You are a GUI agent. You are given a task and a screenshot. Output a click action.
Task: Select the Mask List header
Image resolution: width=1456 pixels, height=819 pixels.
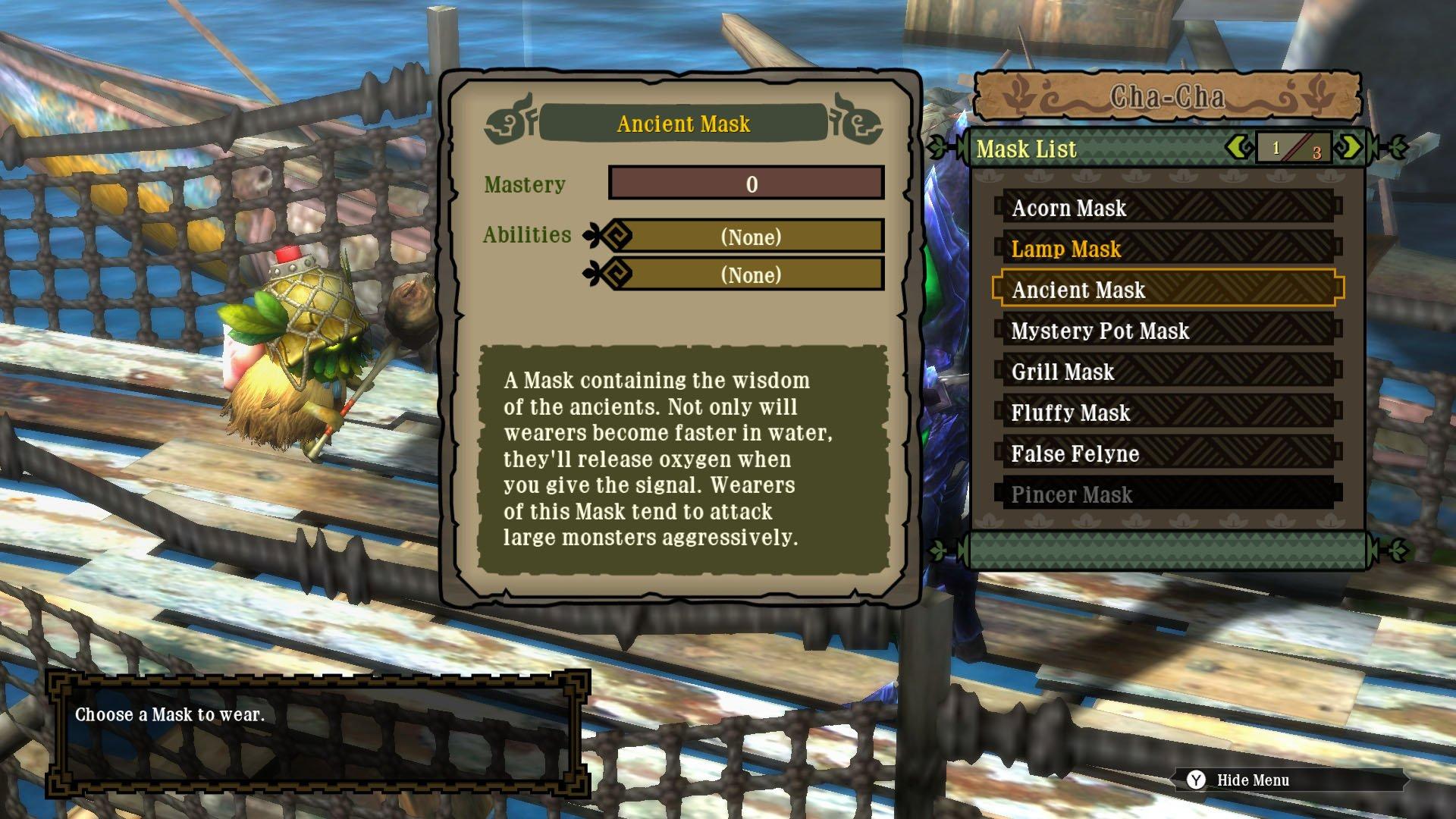[x=1028, y=149]
